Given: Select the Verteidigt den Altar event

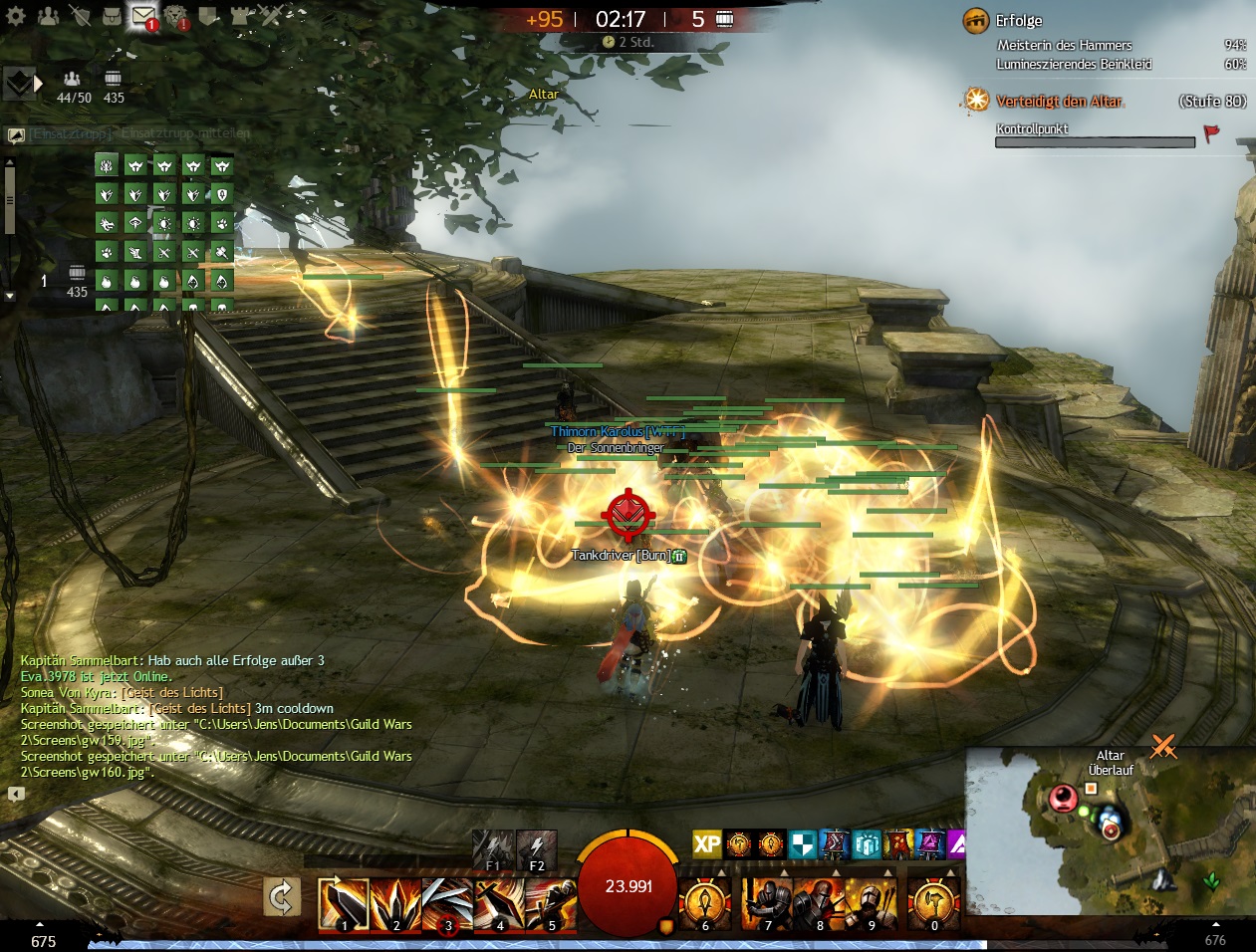Looking at the screenshot, I should pyautogui.click(x=1060, y=102).
